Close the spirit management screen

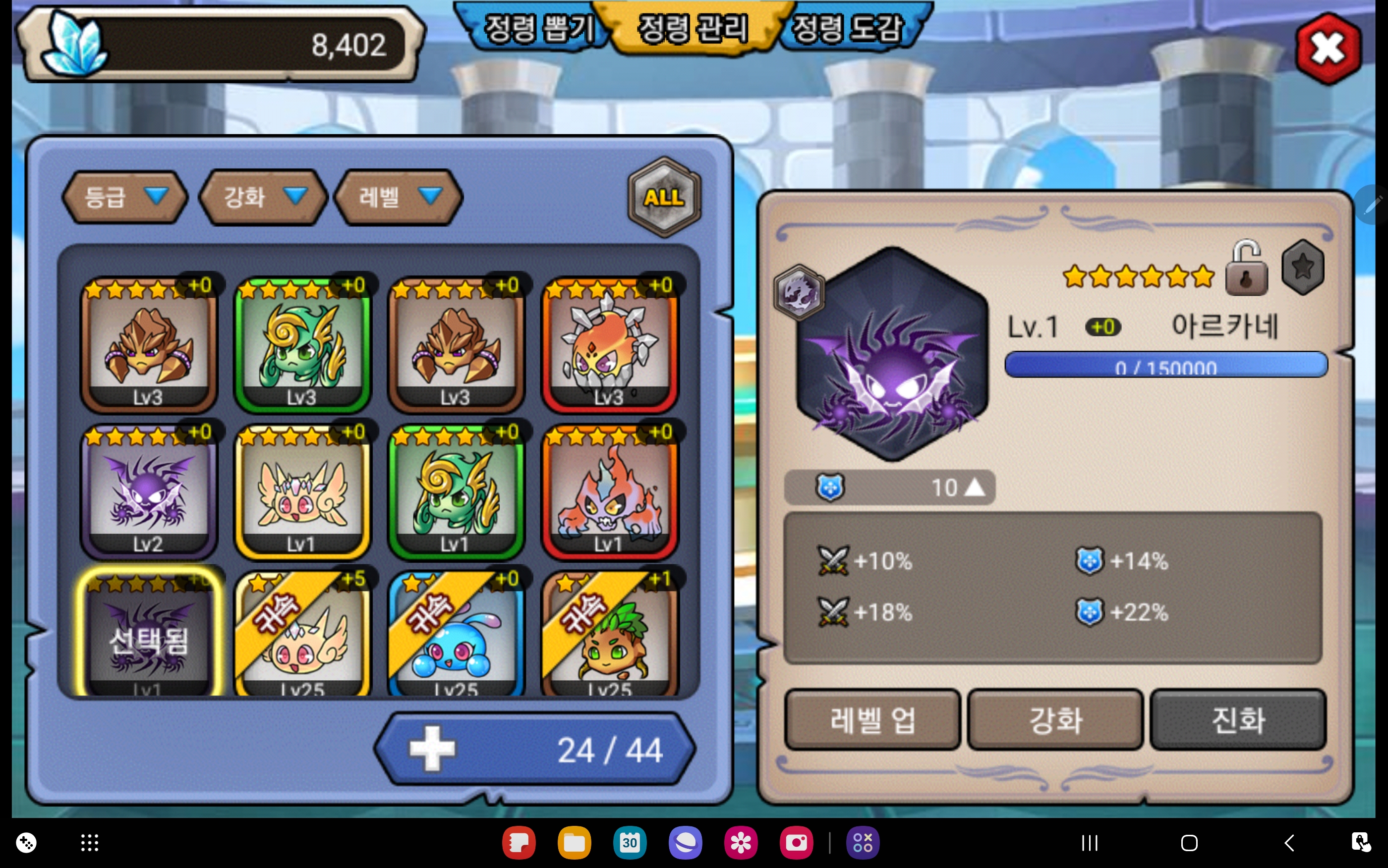point(1328,50)
